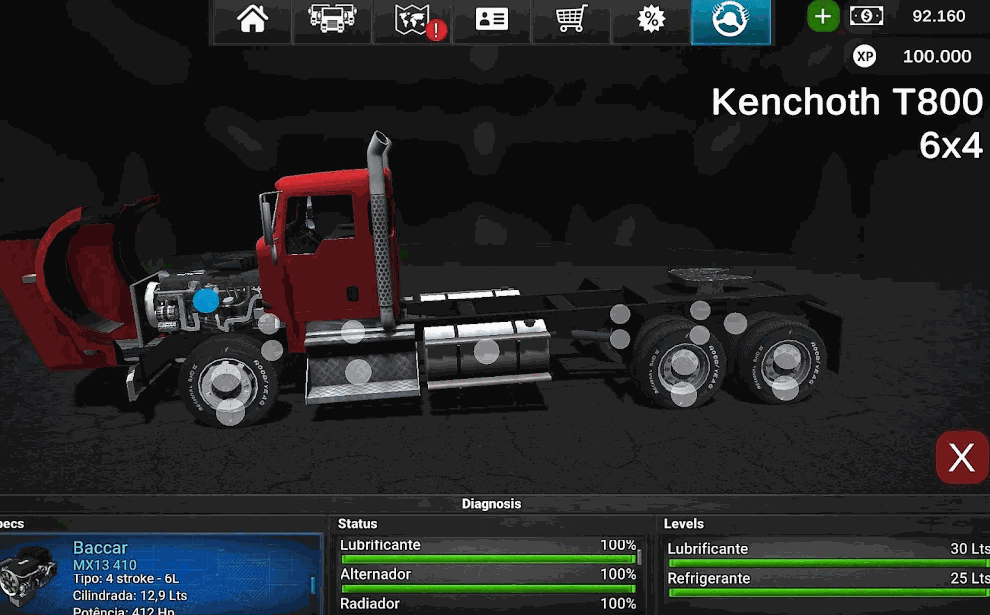This screenshot has height=615, width=990.
Task: Open the home screen tab
Action: 252,21
